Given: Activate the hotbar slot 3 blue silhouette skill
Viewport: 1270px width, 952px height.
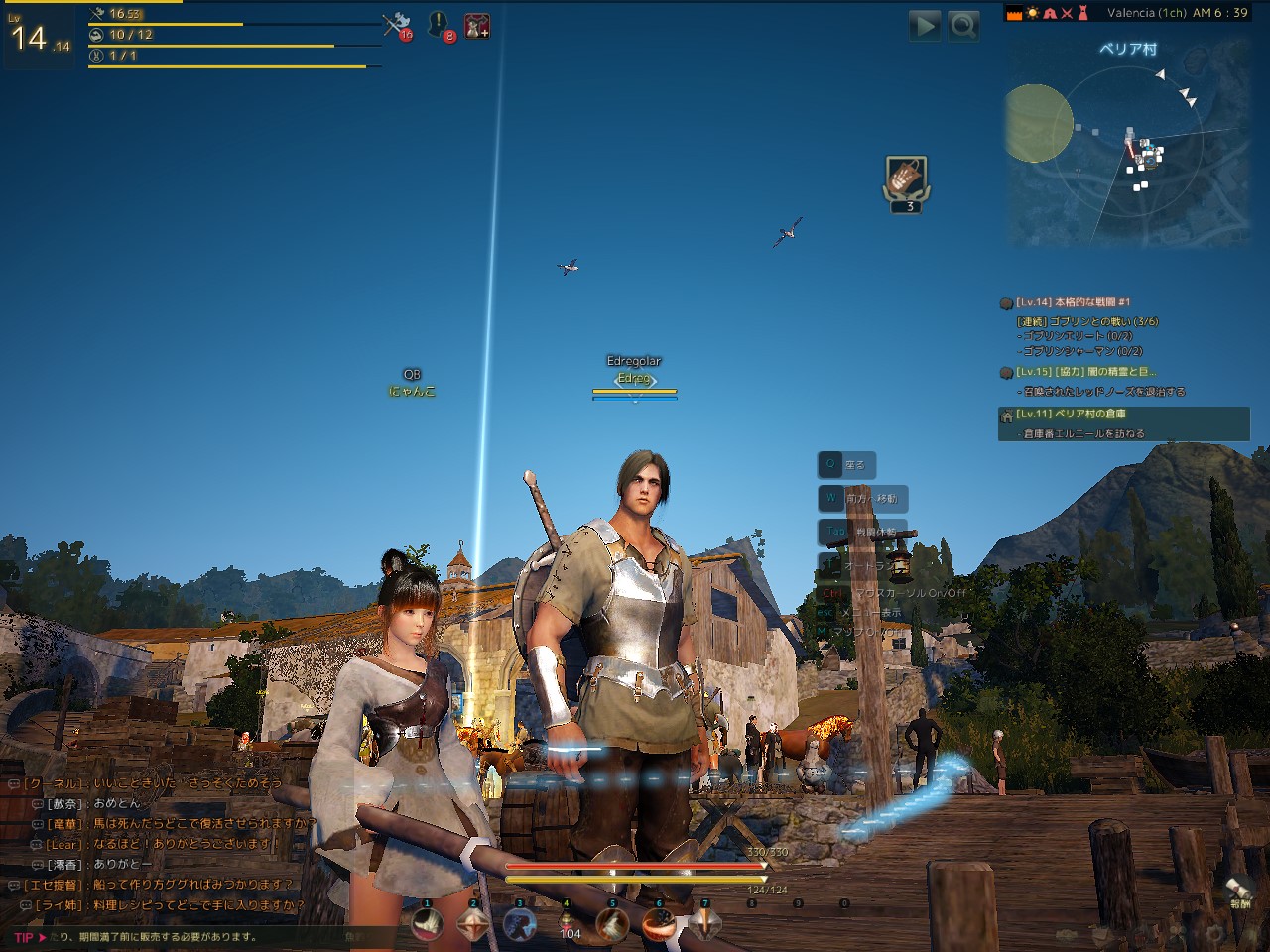Looking at the screenshot, I should 519,924.
